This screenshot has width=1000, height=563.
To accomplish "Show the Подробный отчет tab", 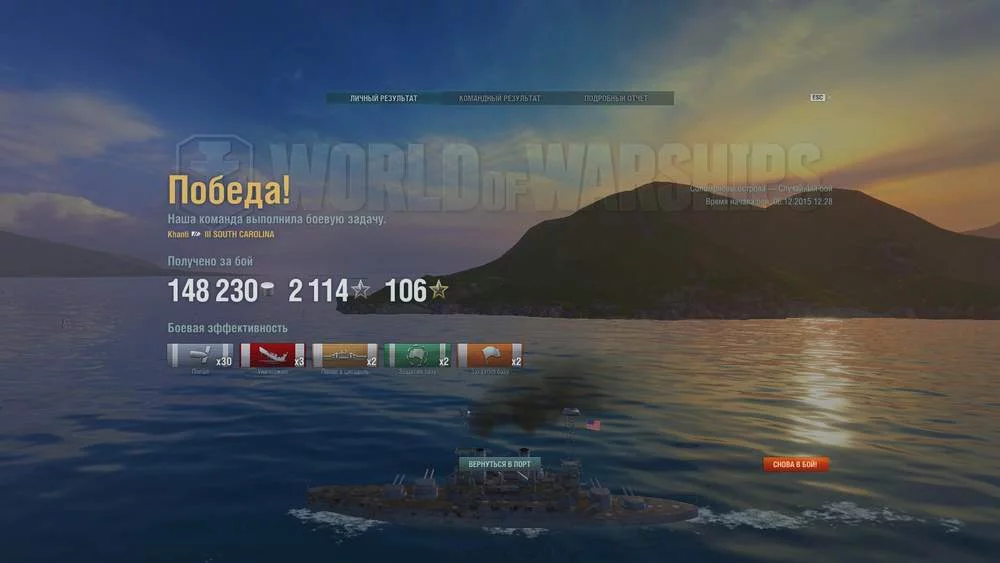I will click(x=616, y=99).
